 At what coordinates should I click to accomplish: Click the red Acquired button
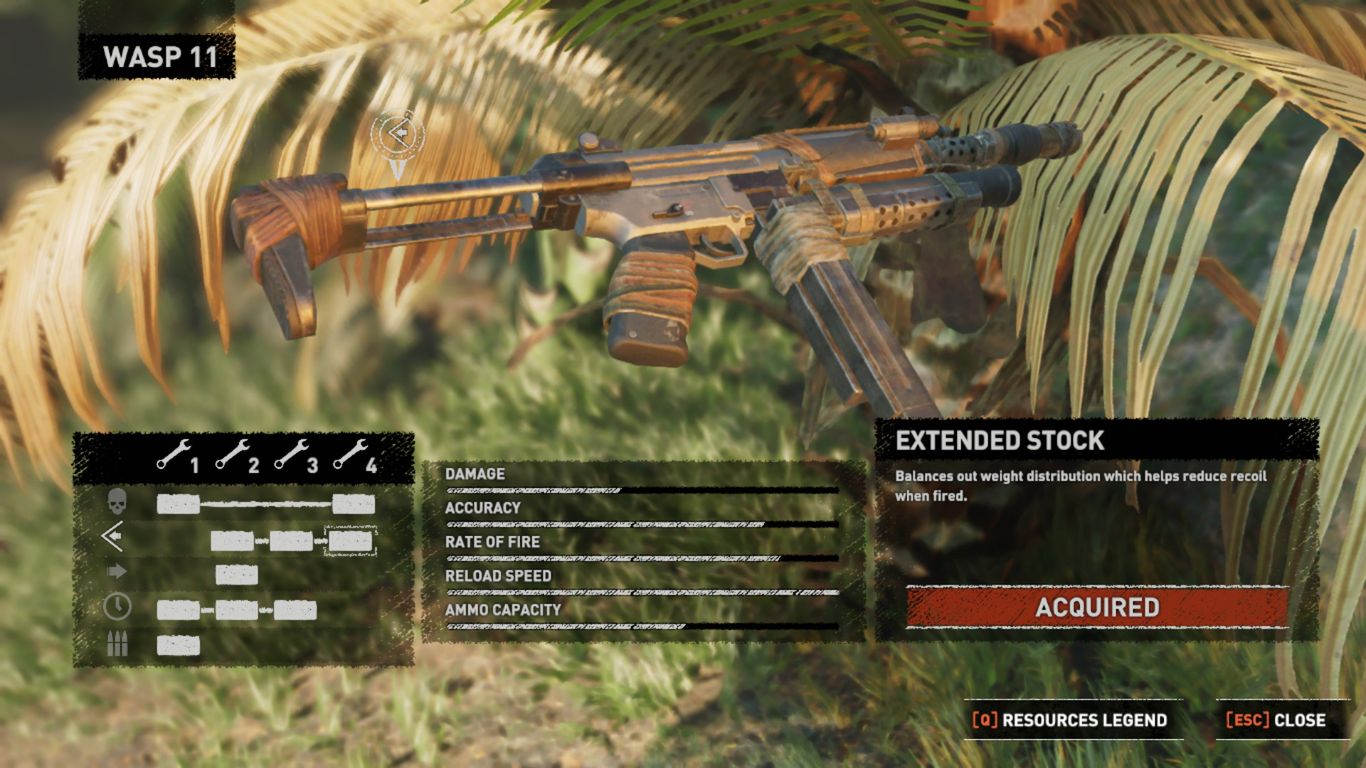tap(1097, 607)
